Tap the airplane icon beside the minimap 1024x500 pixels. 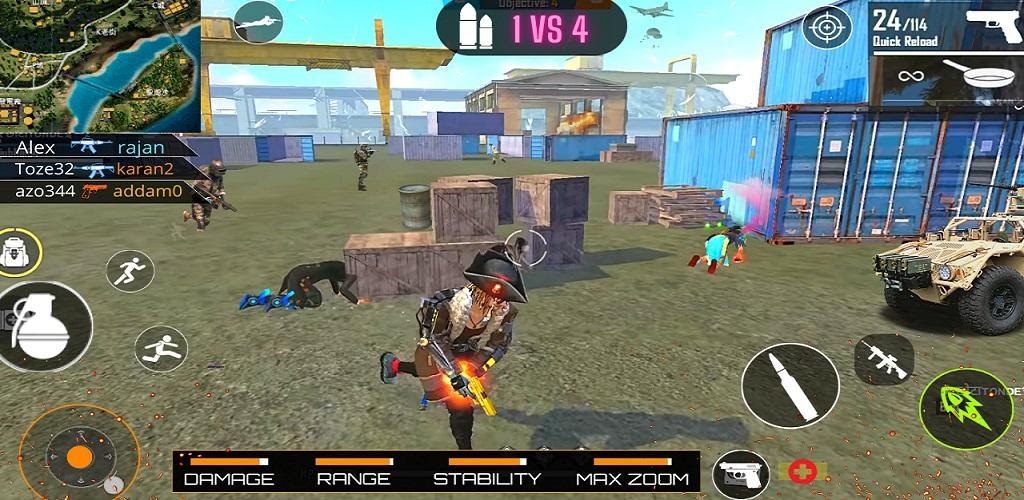258,22
